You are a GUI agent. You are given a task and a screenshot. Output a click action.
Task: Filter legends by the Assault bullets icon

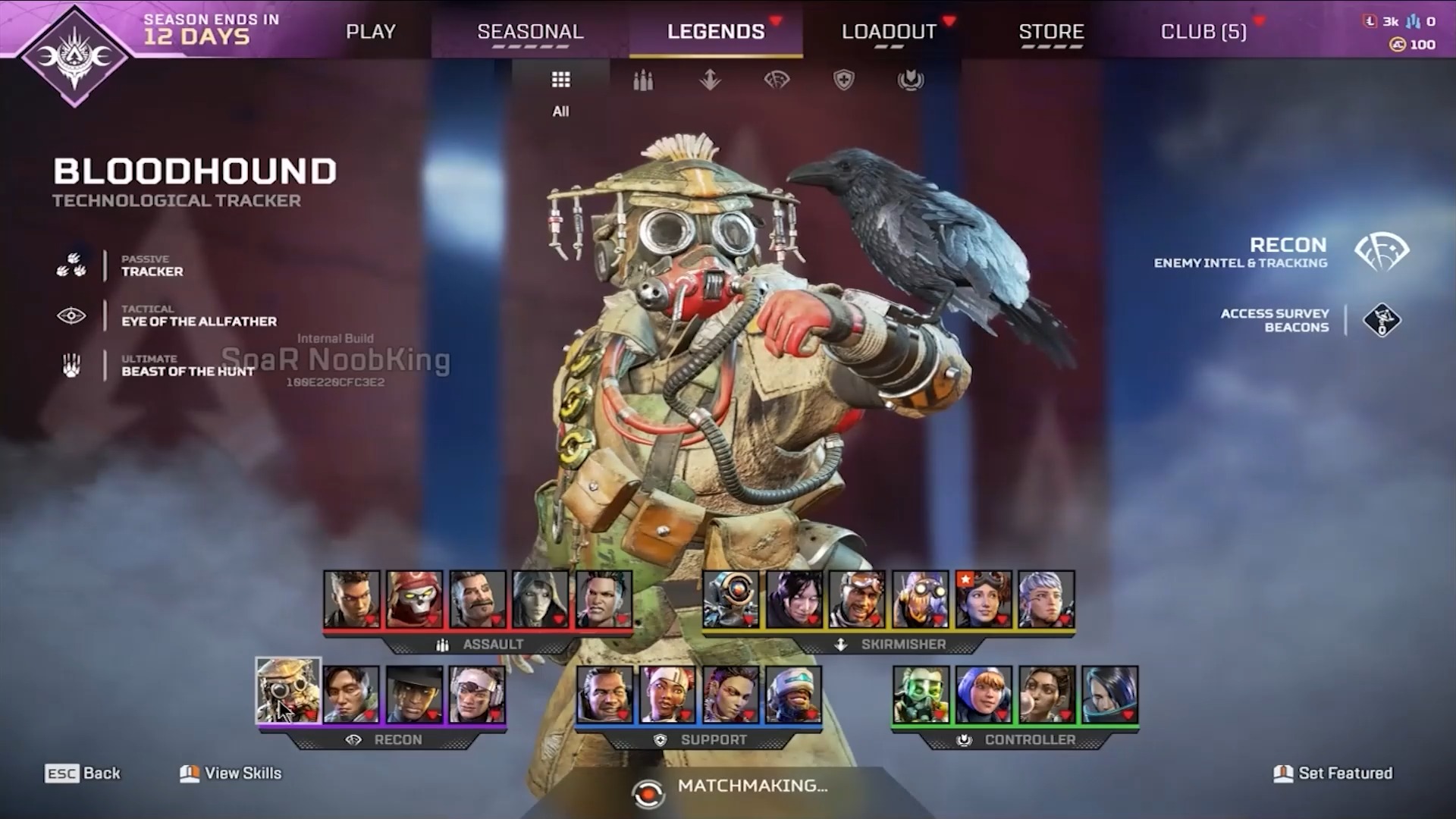point(642,80)
